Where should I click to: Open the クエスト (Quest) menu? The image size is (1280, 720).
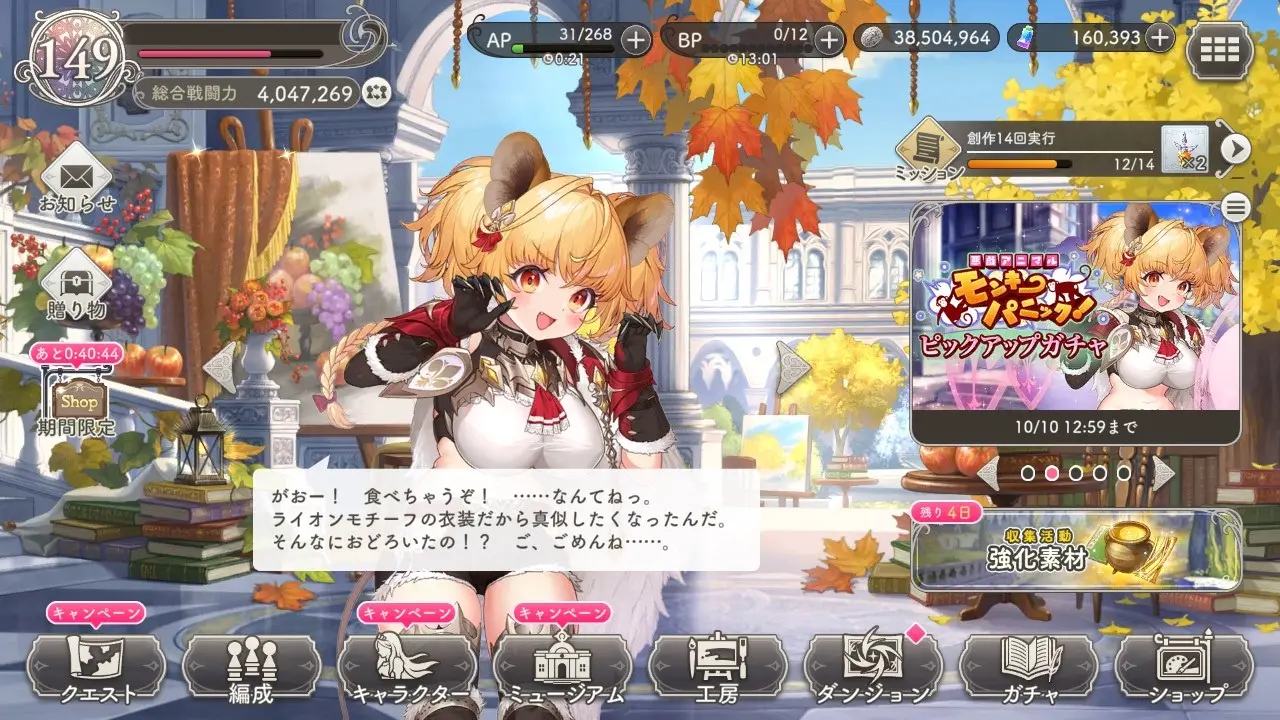[96, 667]
